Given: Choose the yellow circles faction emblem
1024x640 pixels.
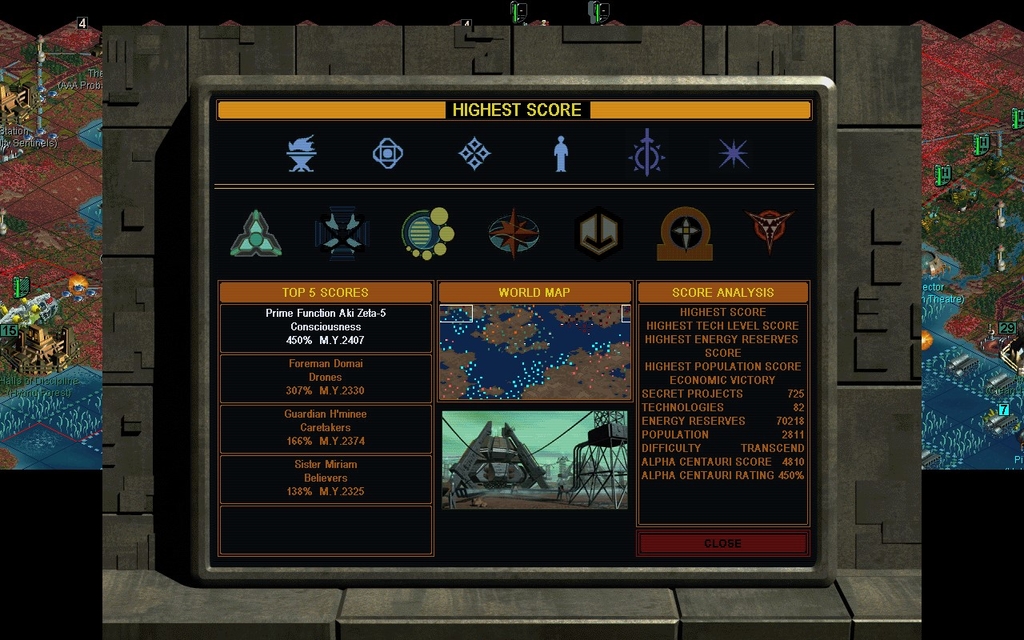Looking at the screenshot, I should 427,234.
